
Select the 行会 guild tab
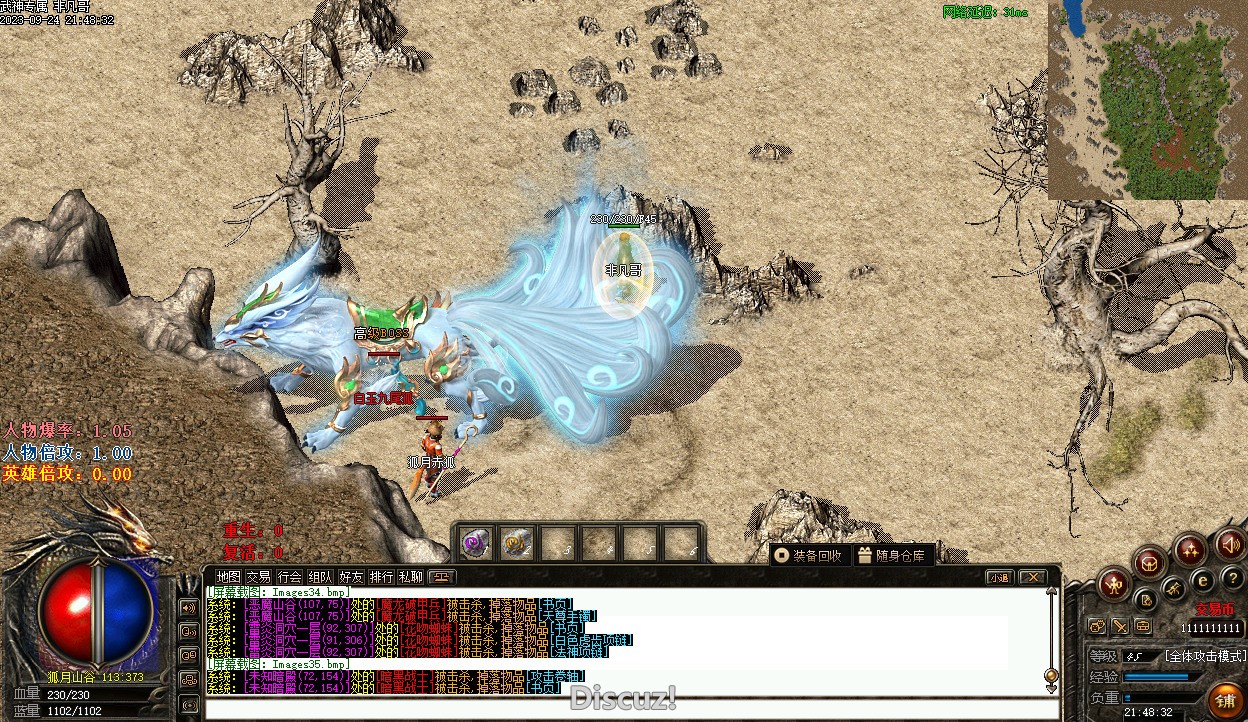290,577
